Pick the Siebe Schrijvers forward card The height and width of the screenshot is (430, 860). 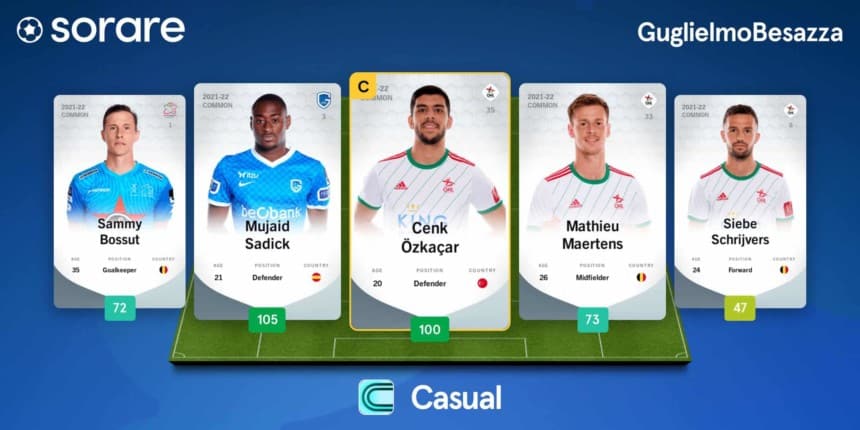point(740,200)
